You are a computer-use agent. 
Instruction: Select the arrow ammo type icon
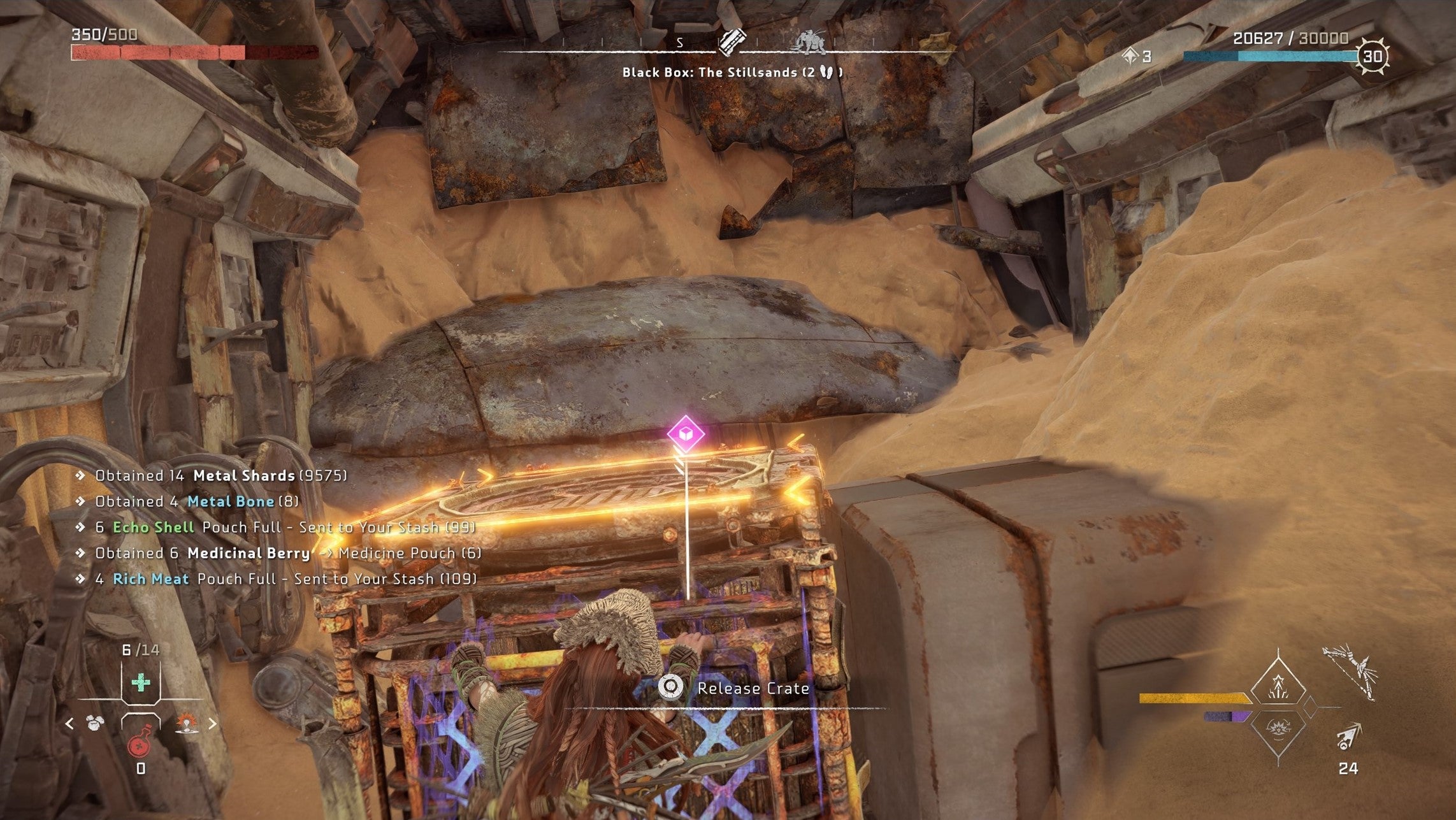coord(1348,737)
